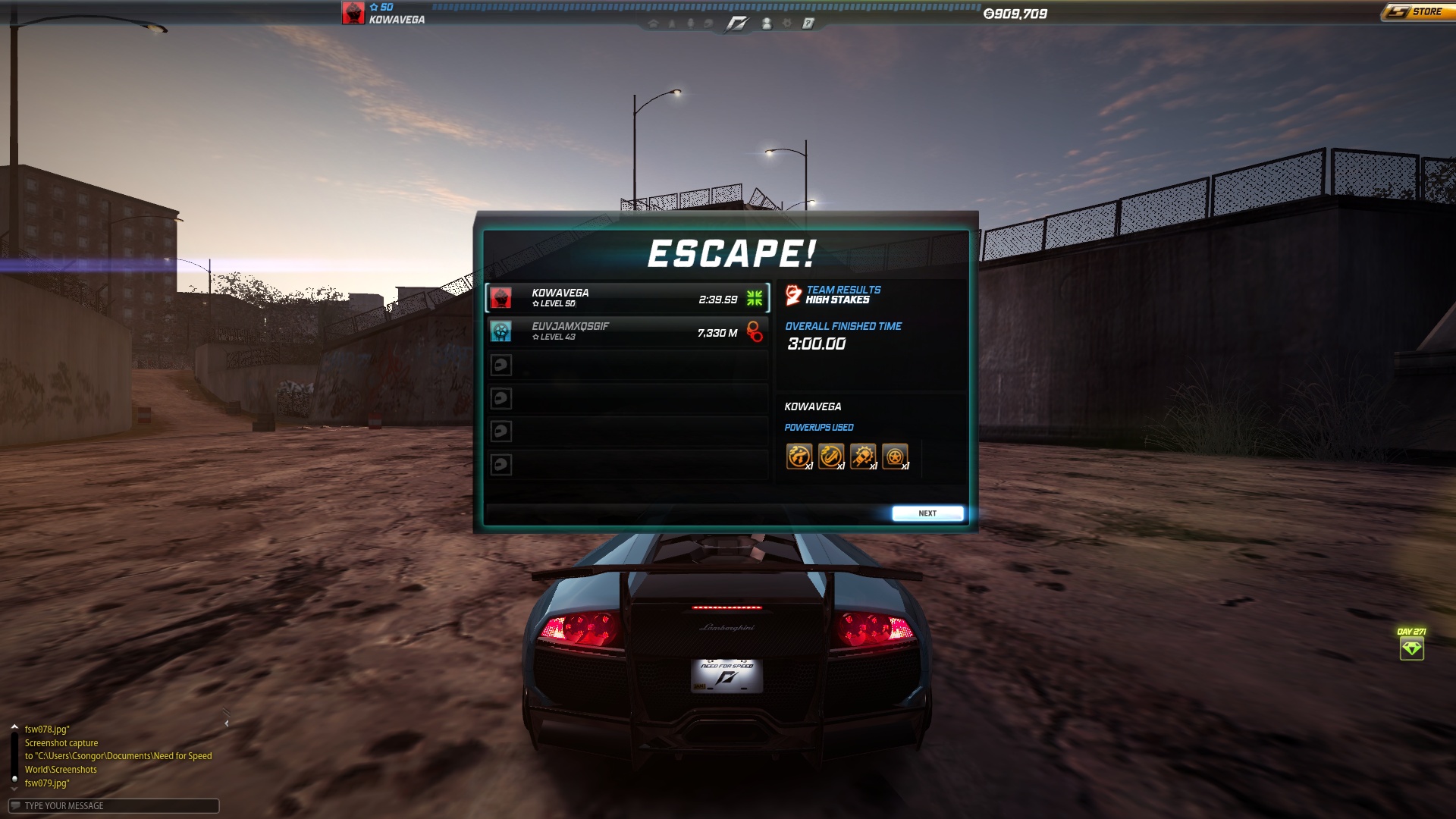The width and height of the screenshot is (1456, 819).
Task: Click the home icon in top bar
Action: pos(653,24)
